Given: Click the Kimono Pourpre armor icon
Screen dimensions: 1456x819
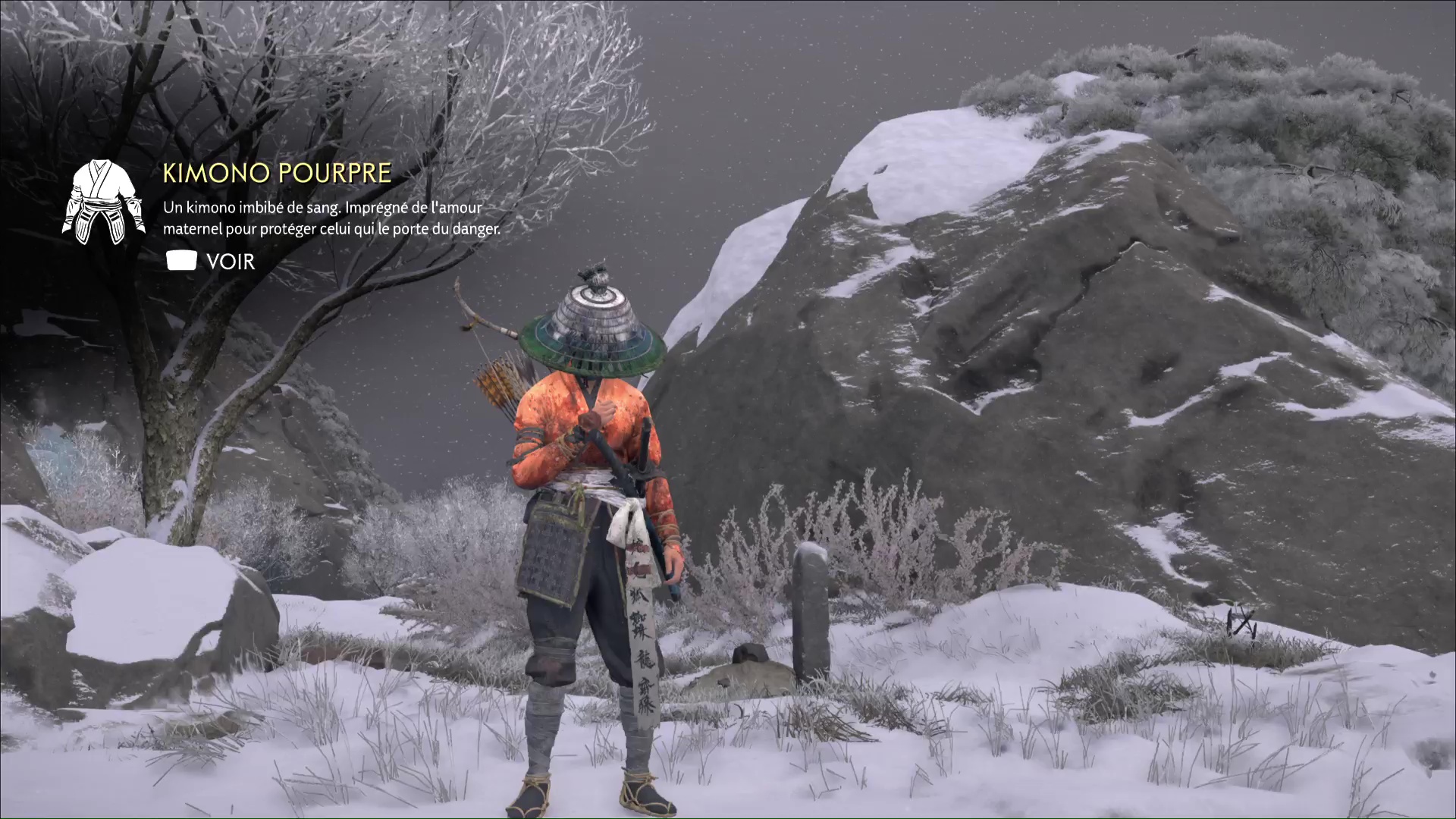Looking at the screenshot, I should tap(103, 202).
